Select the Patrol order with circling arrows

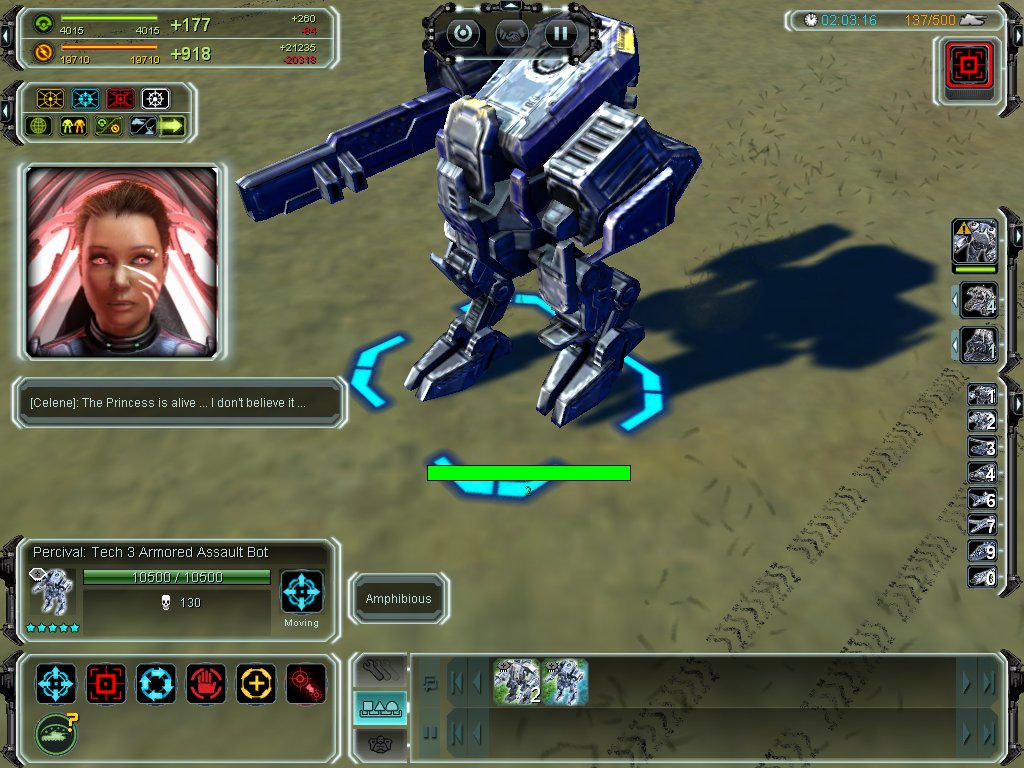coord(156,683)
